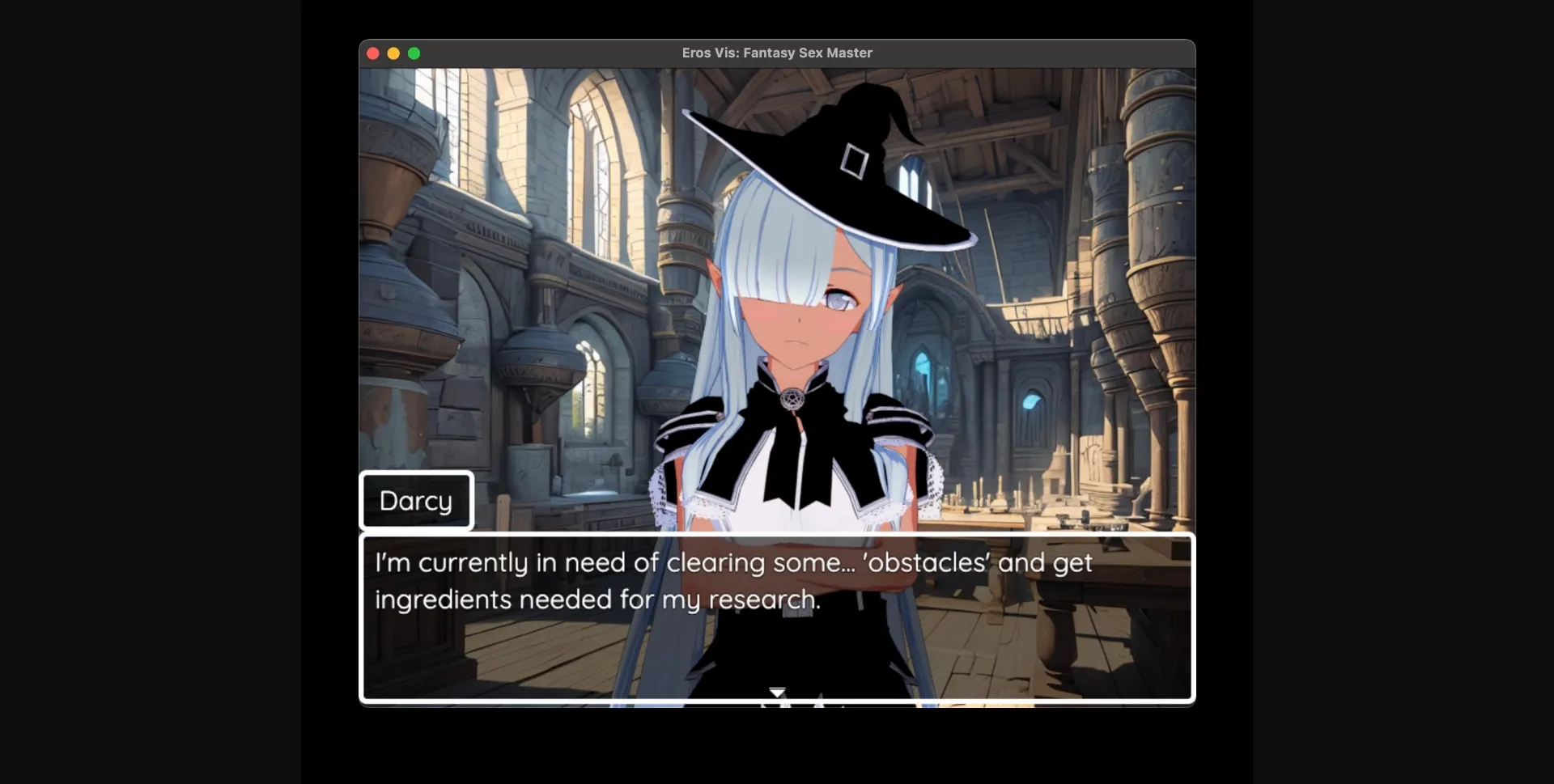Click the pentagram brooch at Darcy's collar
1554x784 pixels.
click(x=793, y=398)
